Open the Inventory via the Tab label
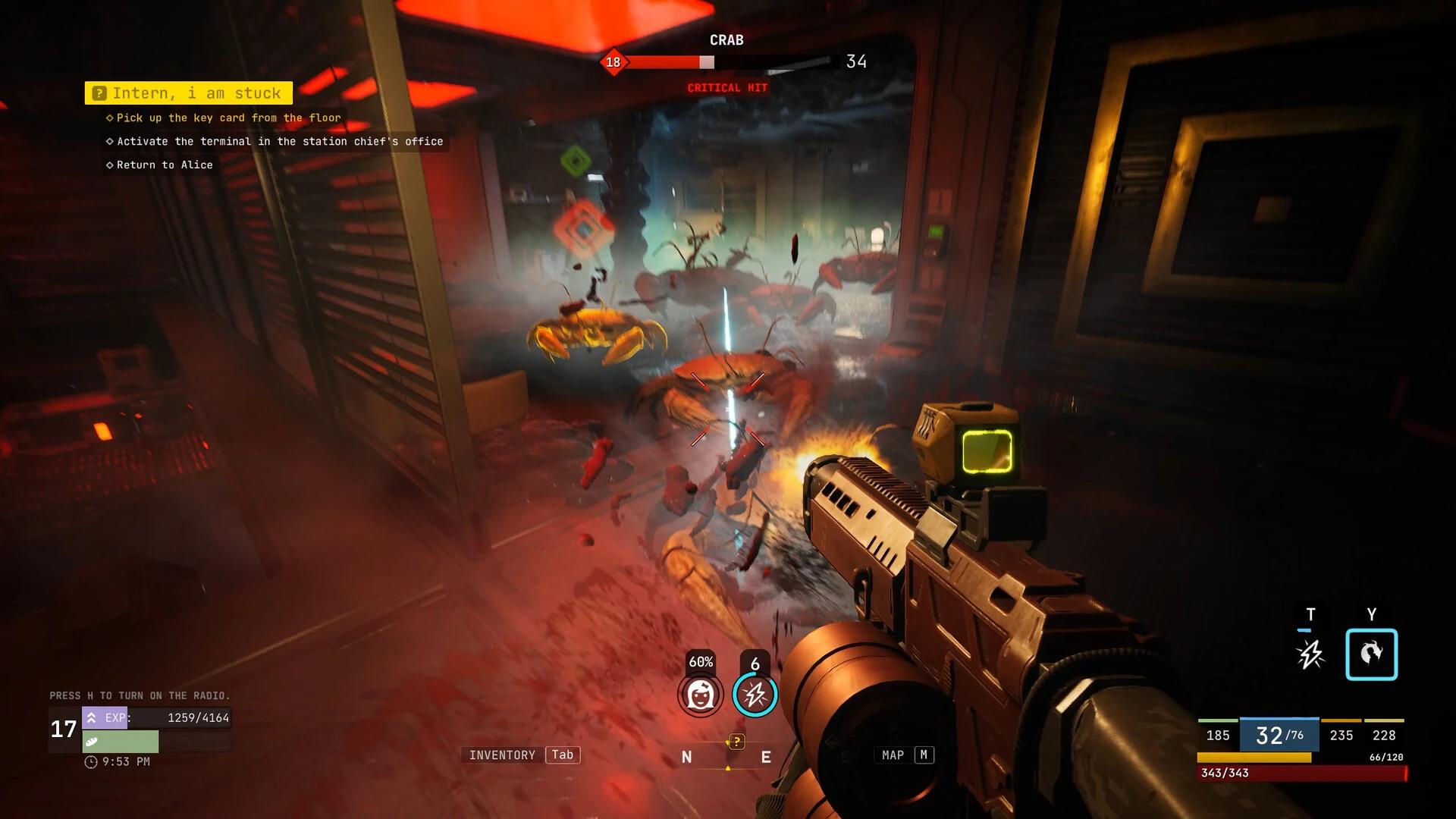This screenshot has width=1456, height=819. (562, 755)
